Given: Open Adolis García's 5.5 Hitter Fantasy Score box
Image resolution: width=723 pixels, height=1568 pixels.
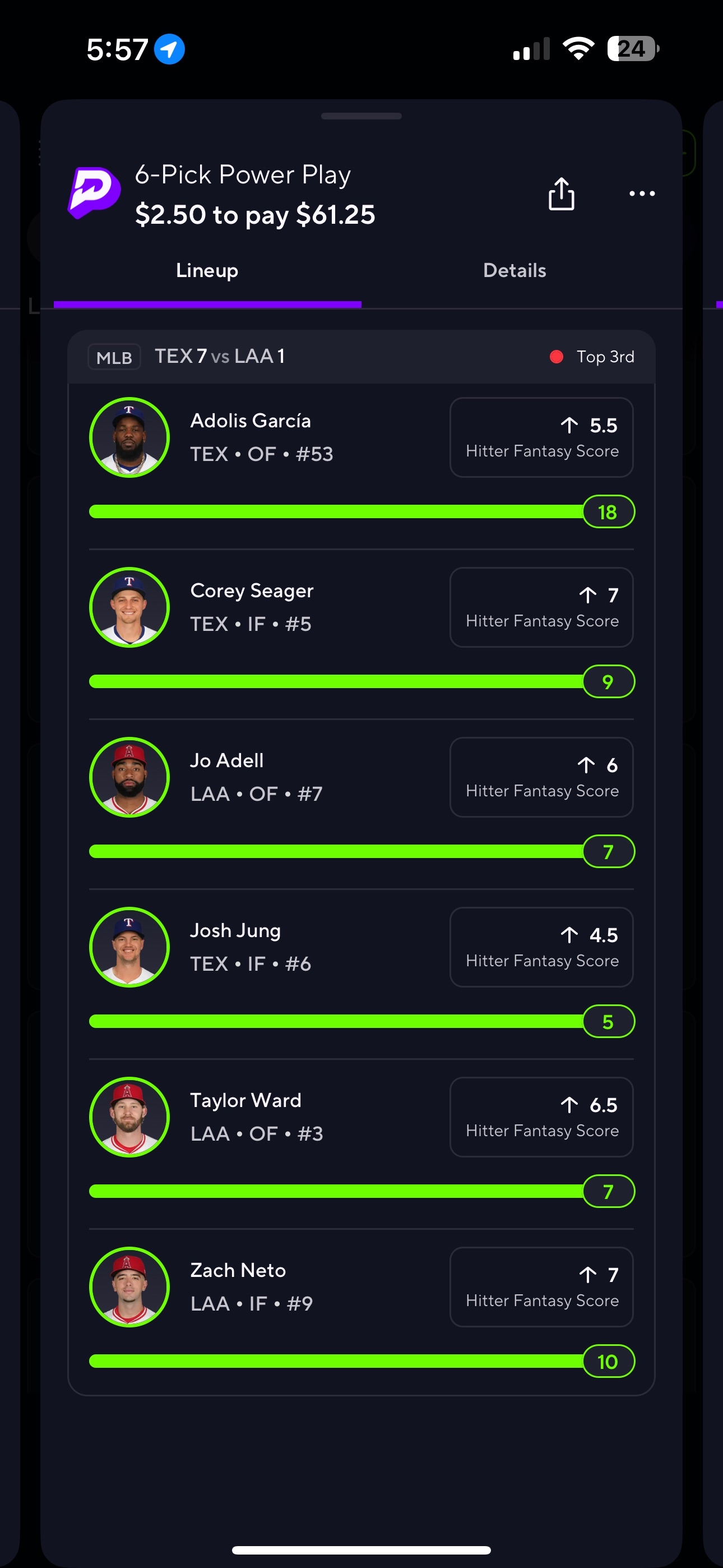Looking at the screenshot, I should point(541,437).
